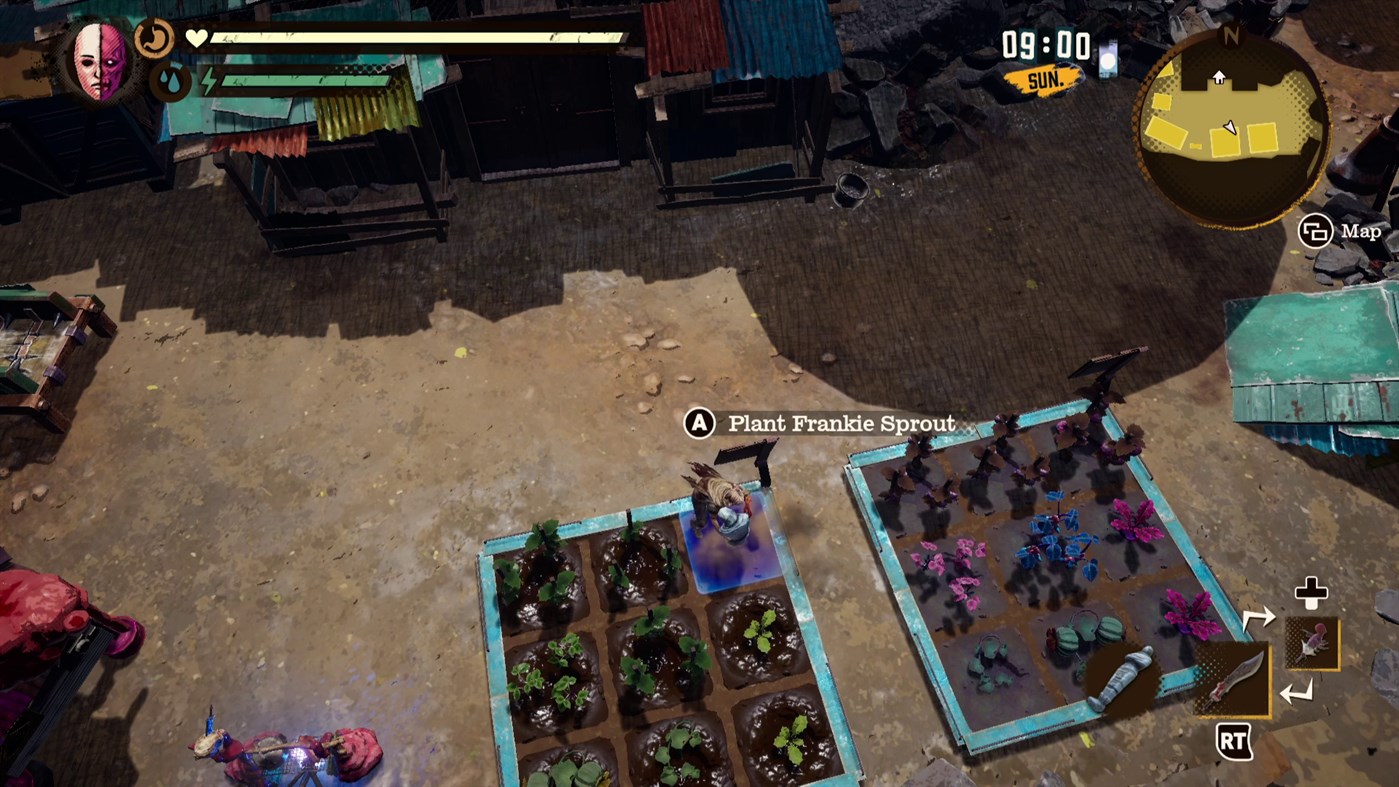Toggle the d-pad plus indicator above the hotbar

1312,592
